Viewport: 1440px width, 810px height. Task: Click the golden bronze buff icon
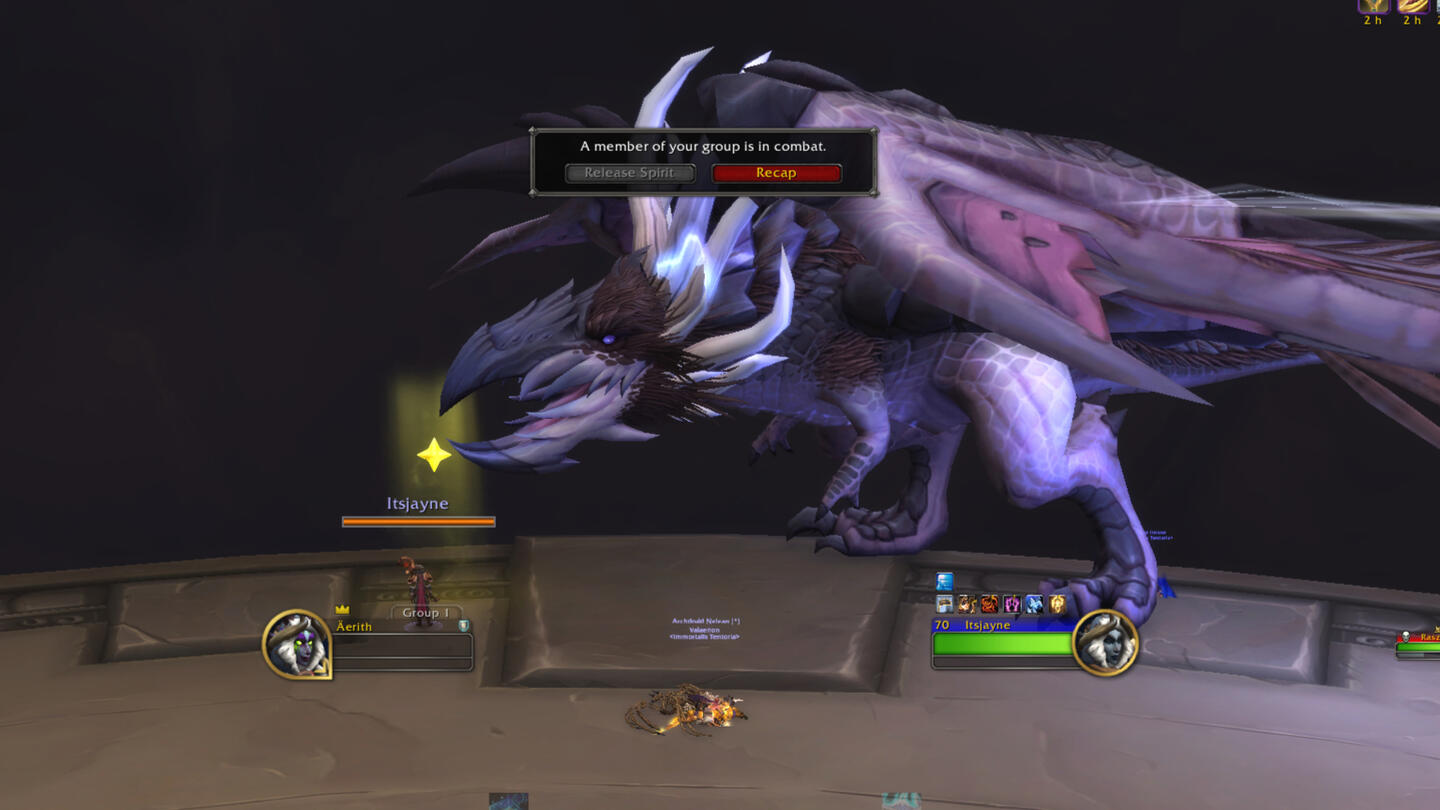click(1057, 604)
